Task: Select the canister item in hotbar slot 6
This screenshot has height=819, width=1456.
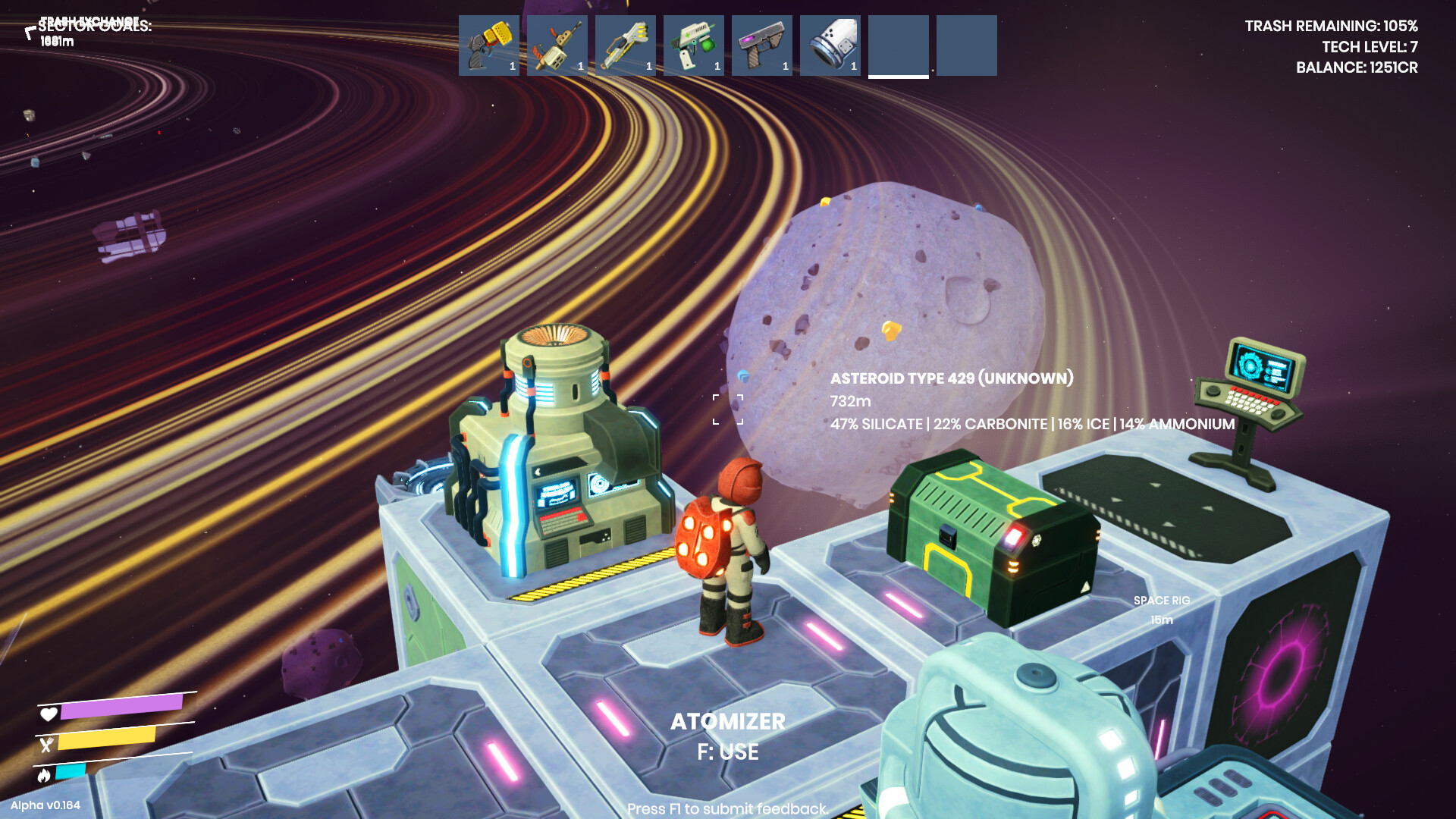Action: coord(830,45)
